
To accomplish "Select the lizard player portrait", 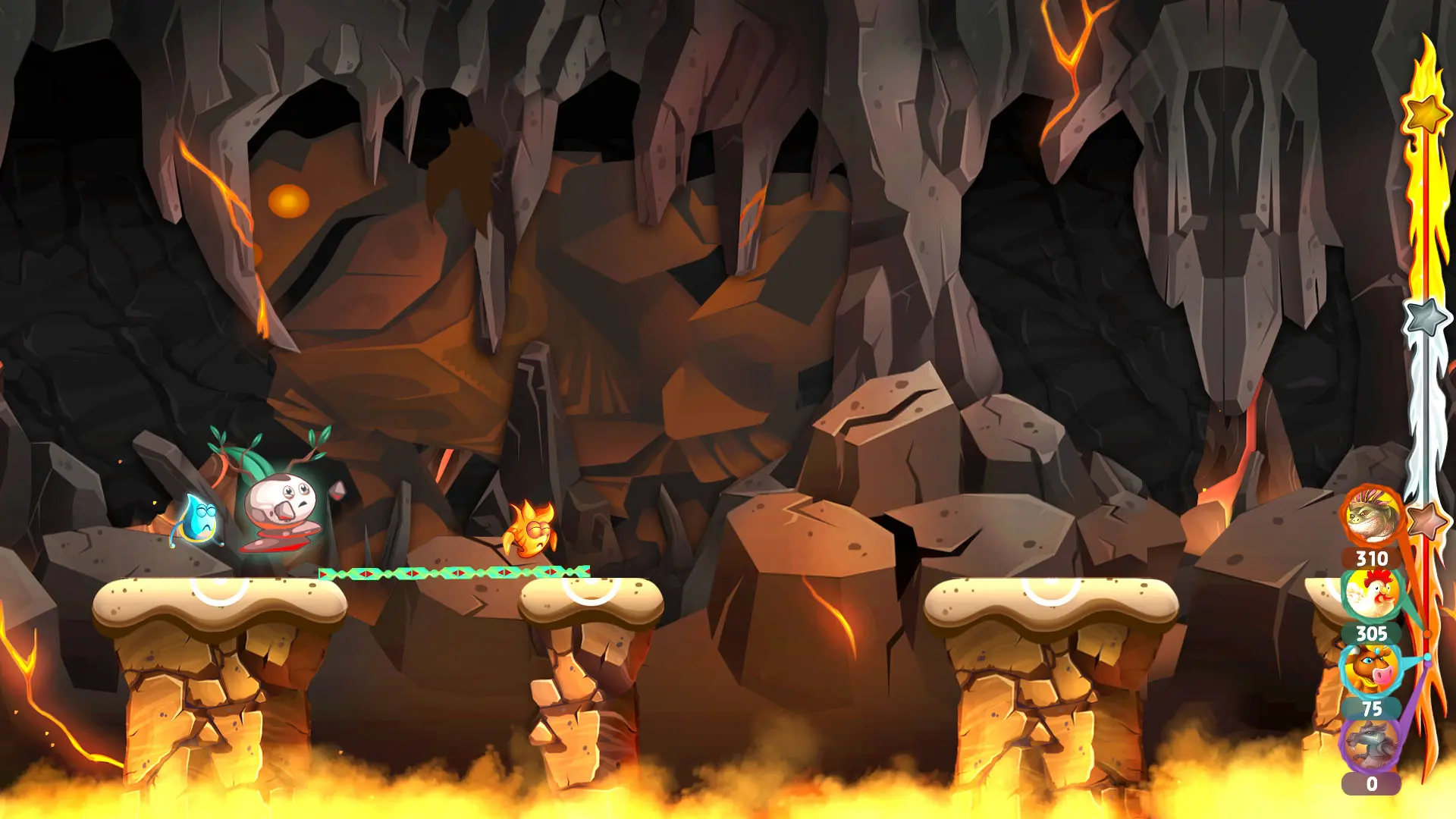I will (1371, 517).
